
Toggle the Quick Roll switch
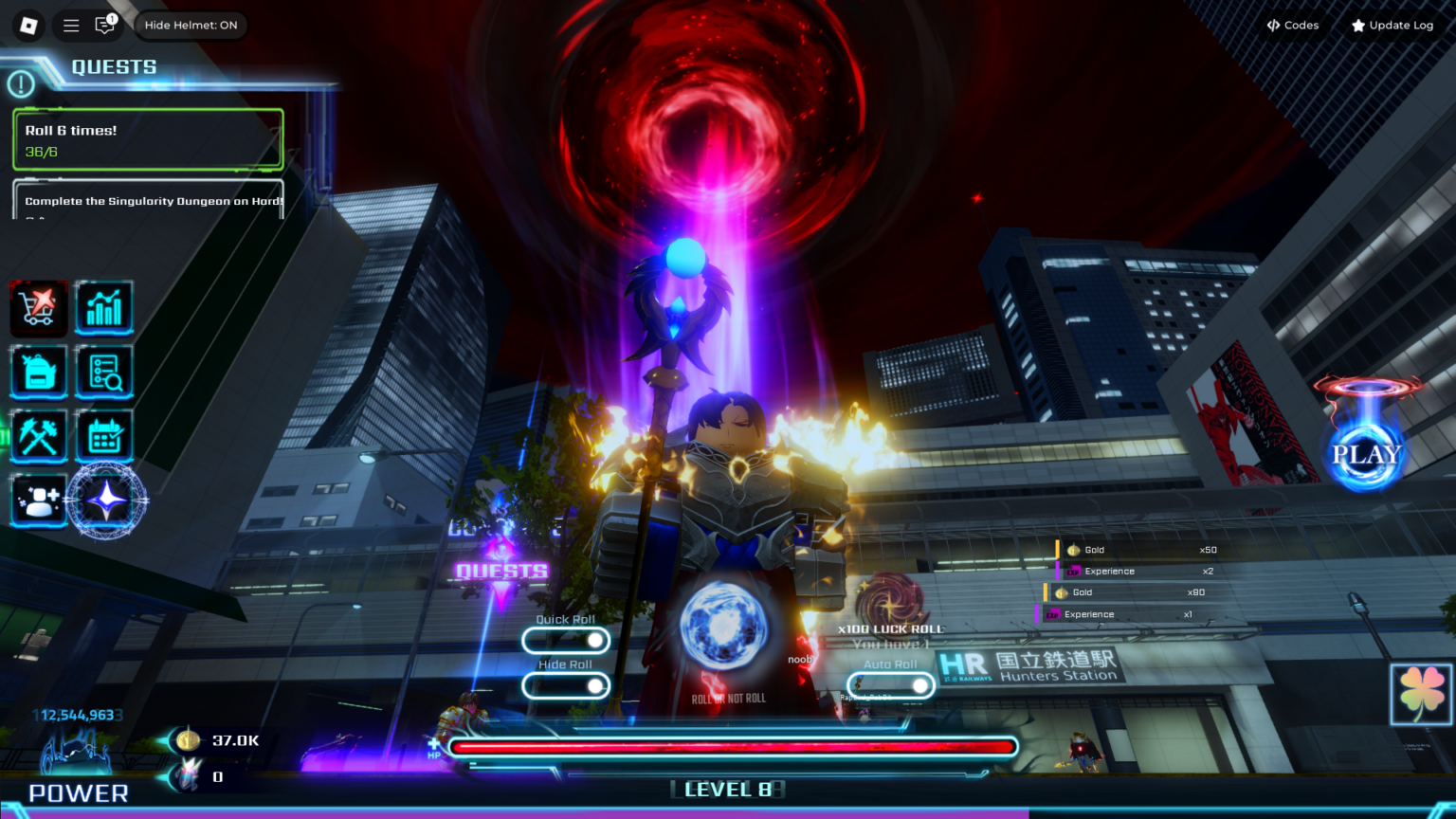566,641
